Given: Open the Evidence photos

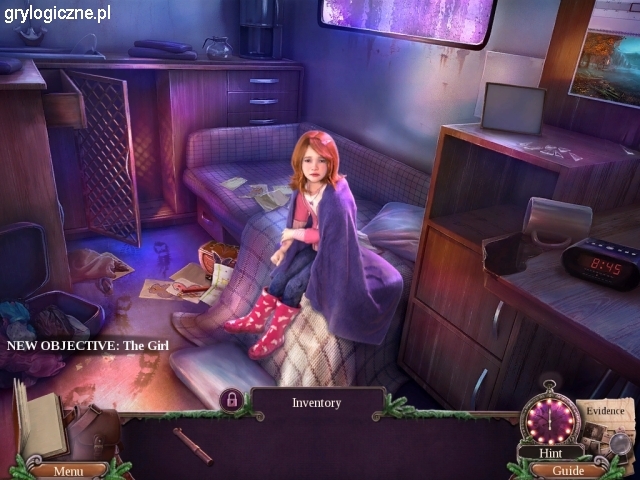Looking at the screenshot, I should 606,424.
